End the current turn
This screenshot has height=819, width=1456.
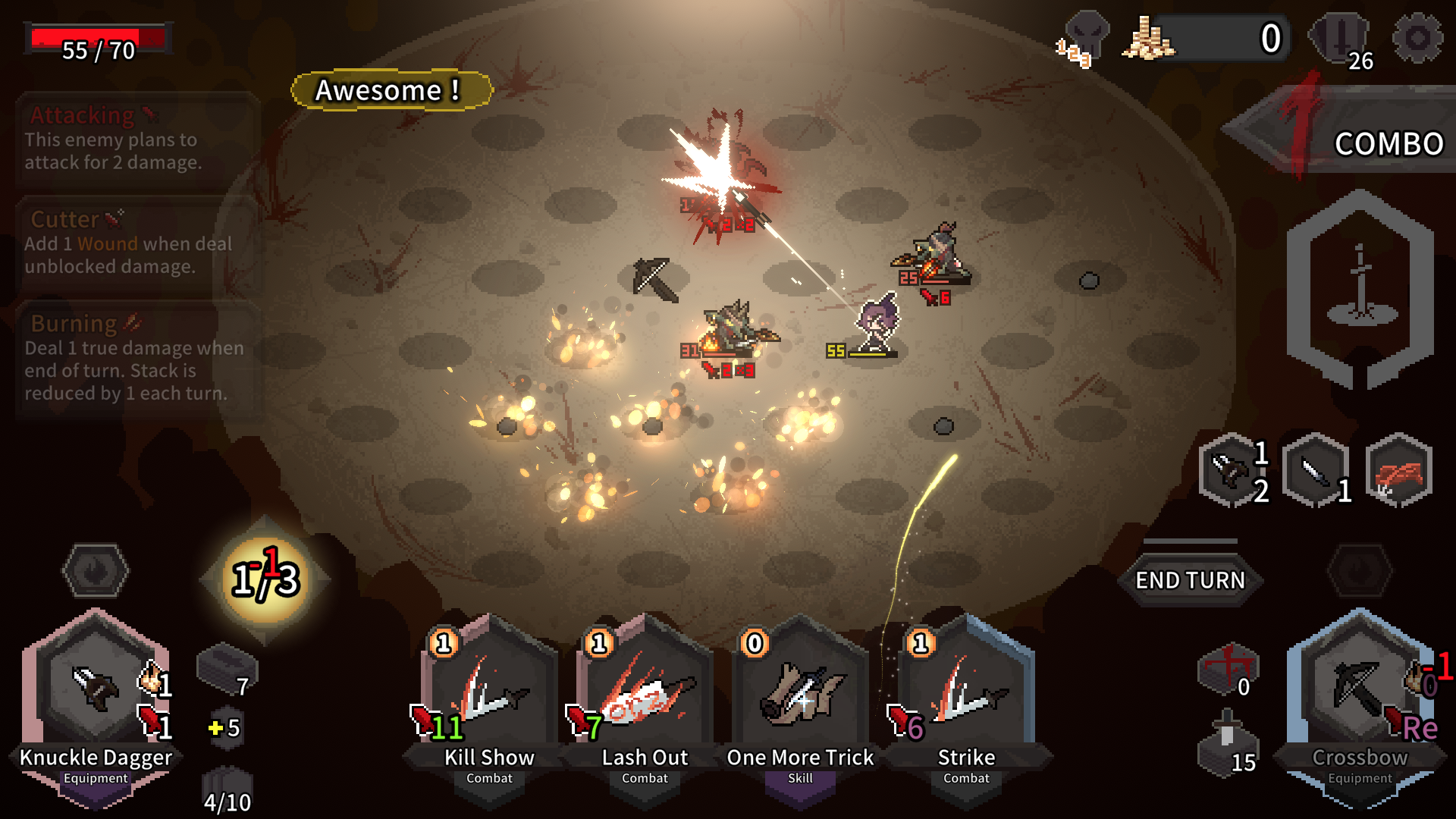(1189, 580)
